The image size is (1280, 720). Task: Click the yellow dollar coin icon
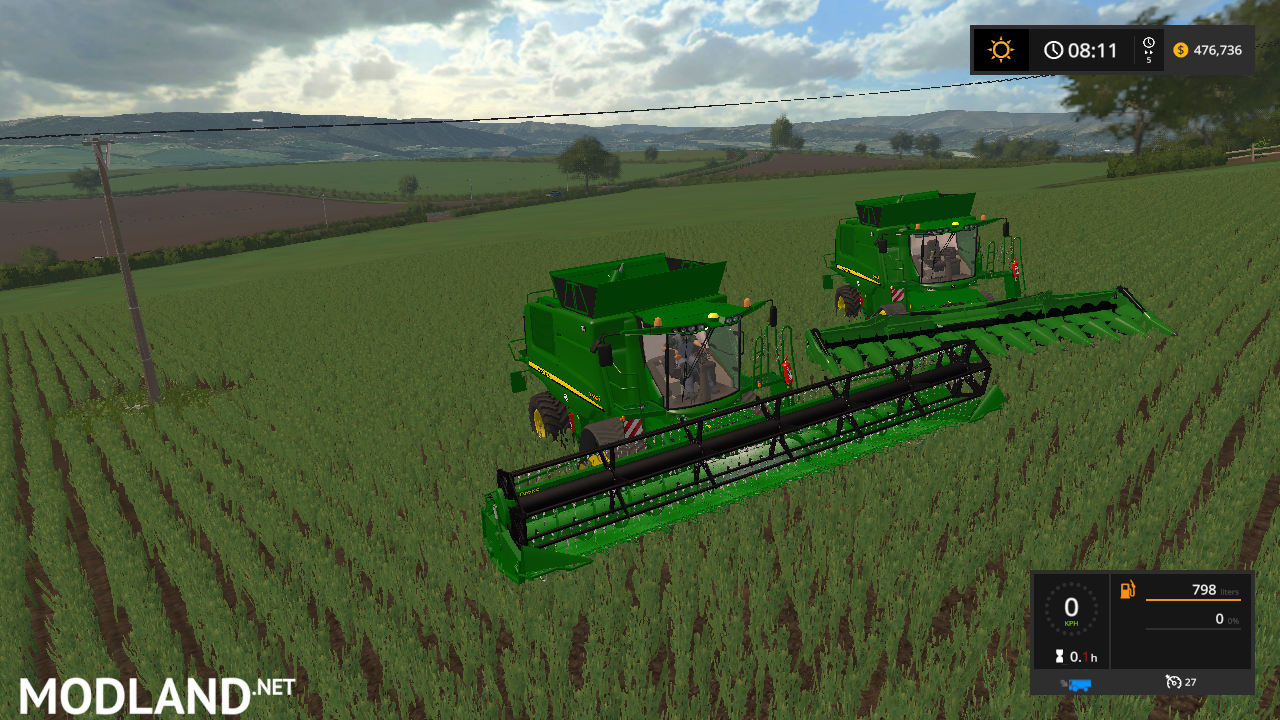1180,50
